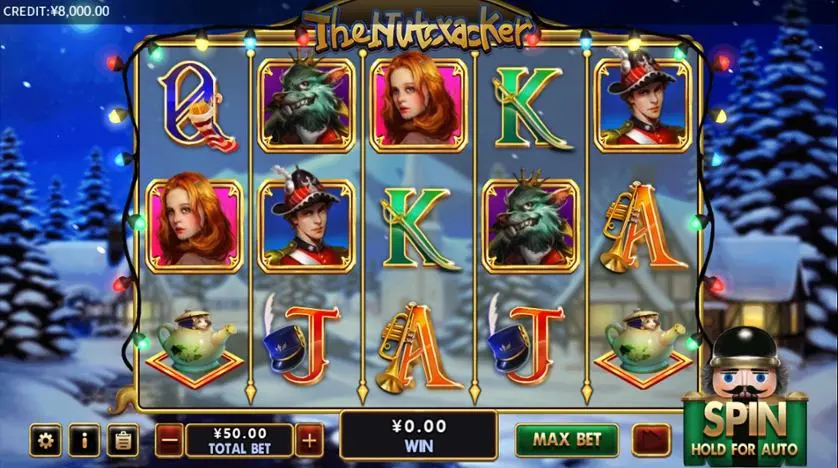Show game info with the 'i' button
Viewport: 838px width, 468px height.
(84, 439)
